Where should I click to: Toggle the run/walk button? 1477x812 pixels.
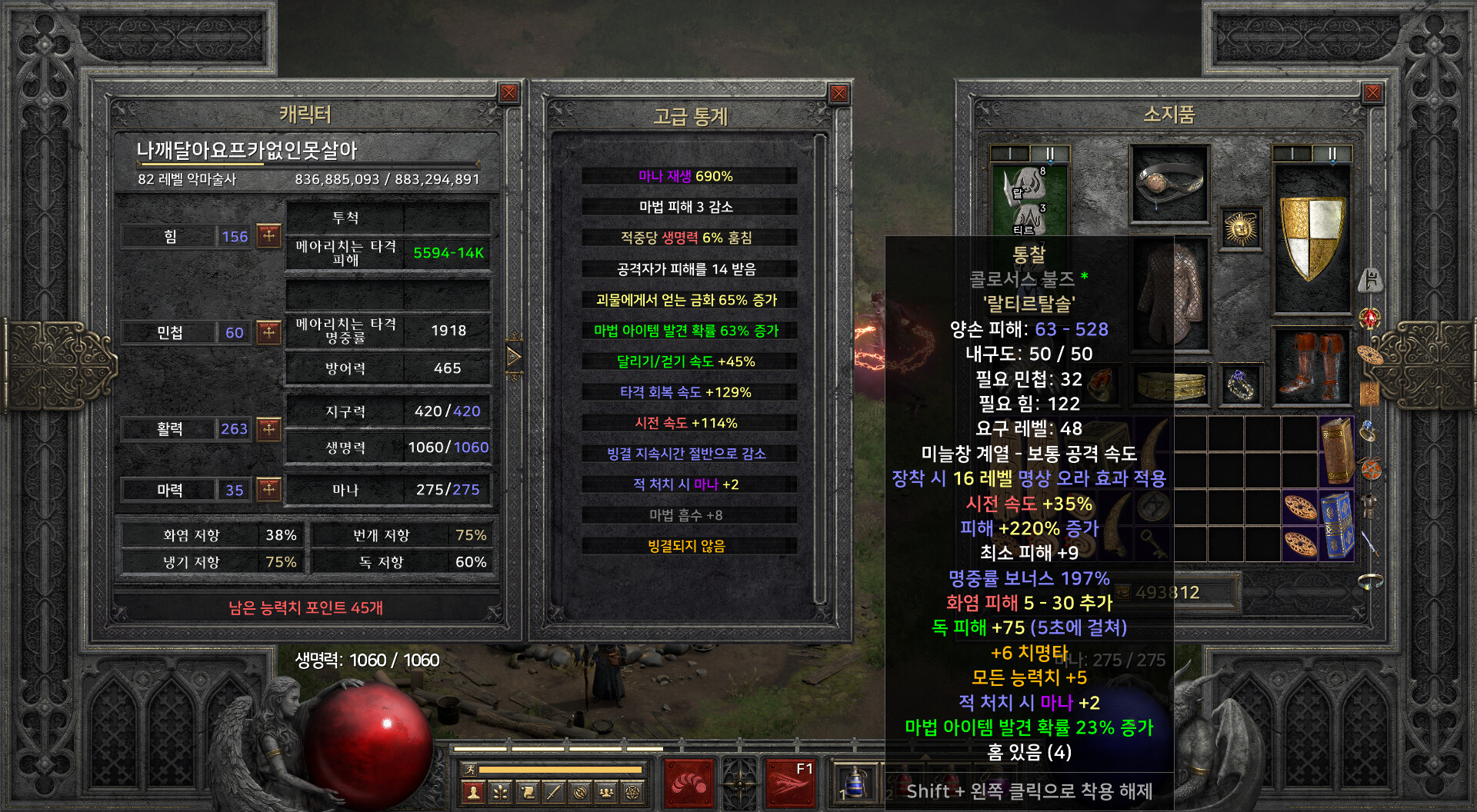click(x=469, y=769)
